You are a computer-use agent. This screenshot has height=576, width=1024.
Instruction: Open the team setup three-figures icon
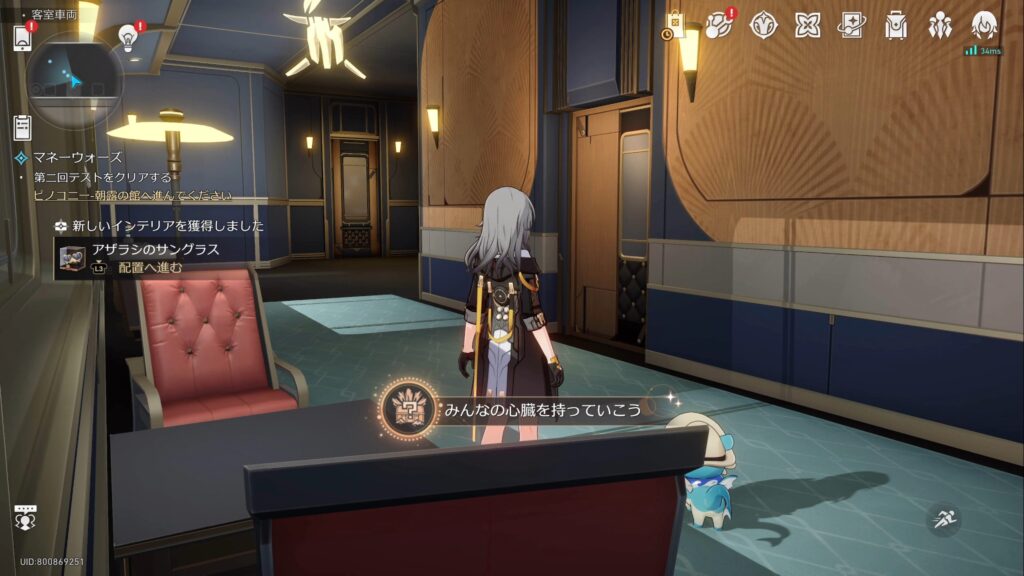[940, 26]
